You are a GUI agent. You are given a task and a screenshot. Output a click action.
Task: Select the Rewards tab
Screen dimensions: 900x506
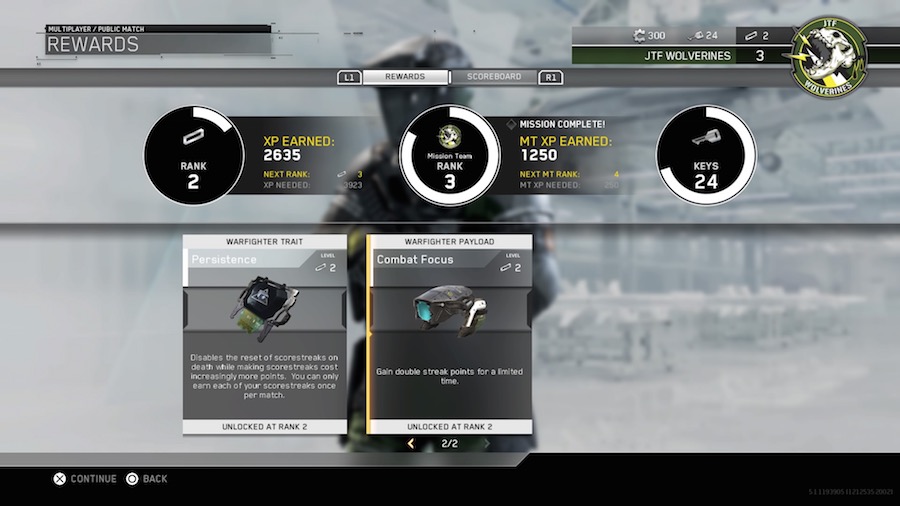click(406, 77)
